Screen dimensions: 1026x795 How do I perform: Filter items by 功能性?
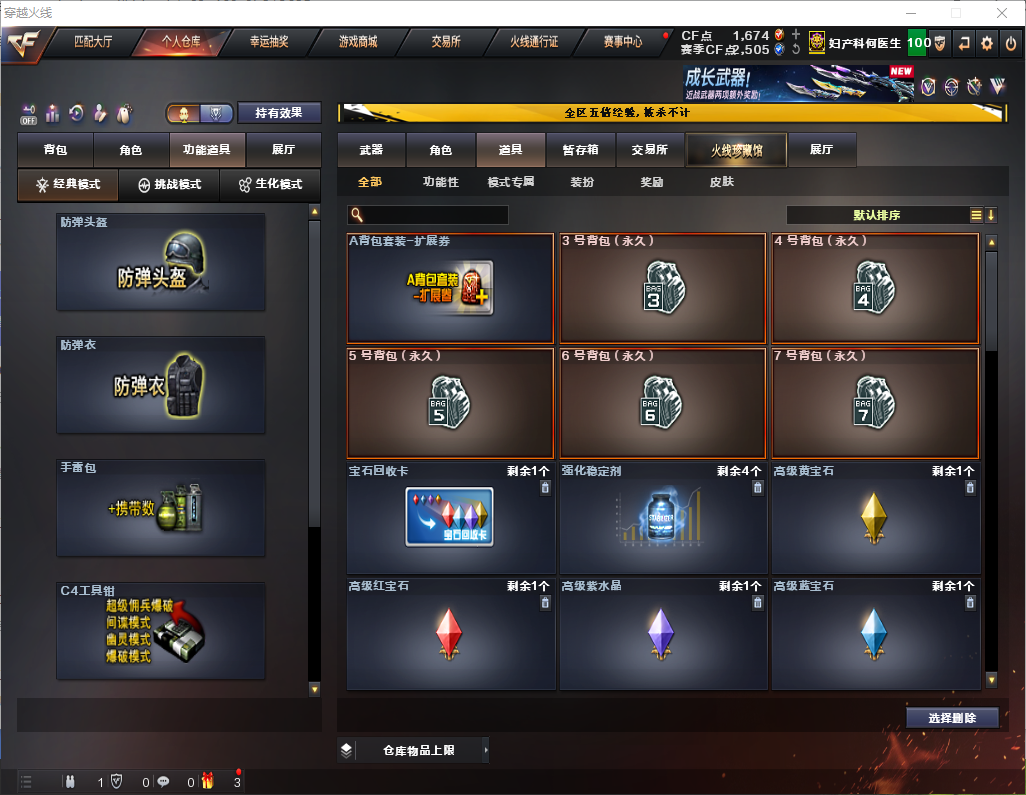[x=440, y=183]
